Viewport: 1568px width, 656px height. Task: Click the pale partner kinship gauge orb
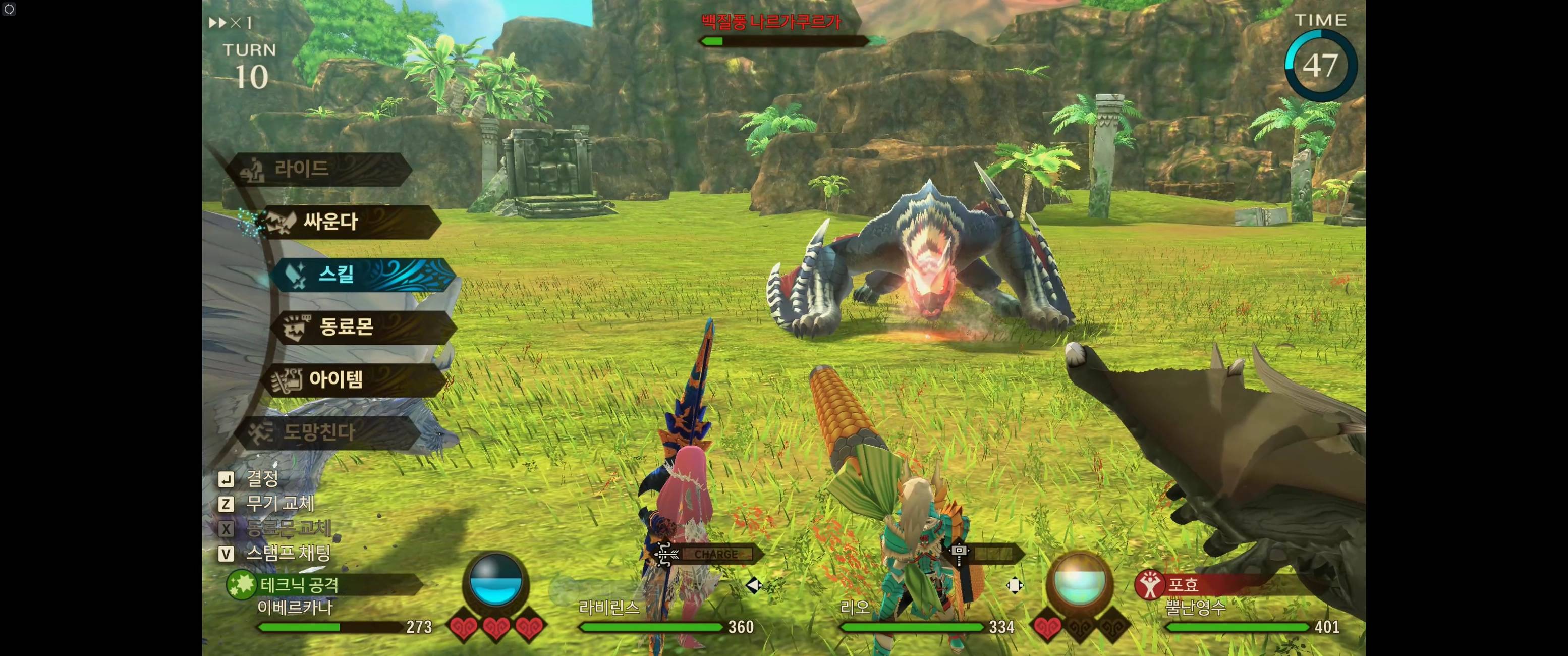pos(1078,583)
